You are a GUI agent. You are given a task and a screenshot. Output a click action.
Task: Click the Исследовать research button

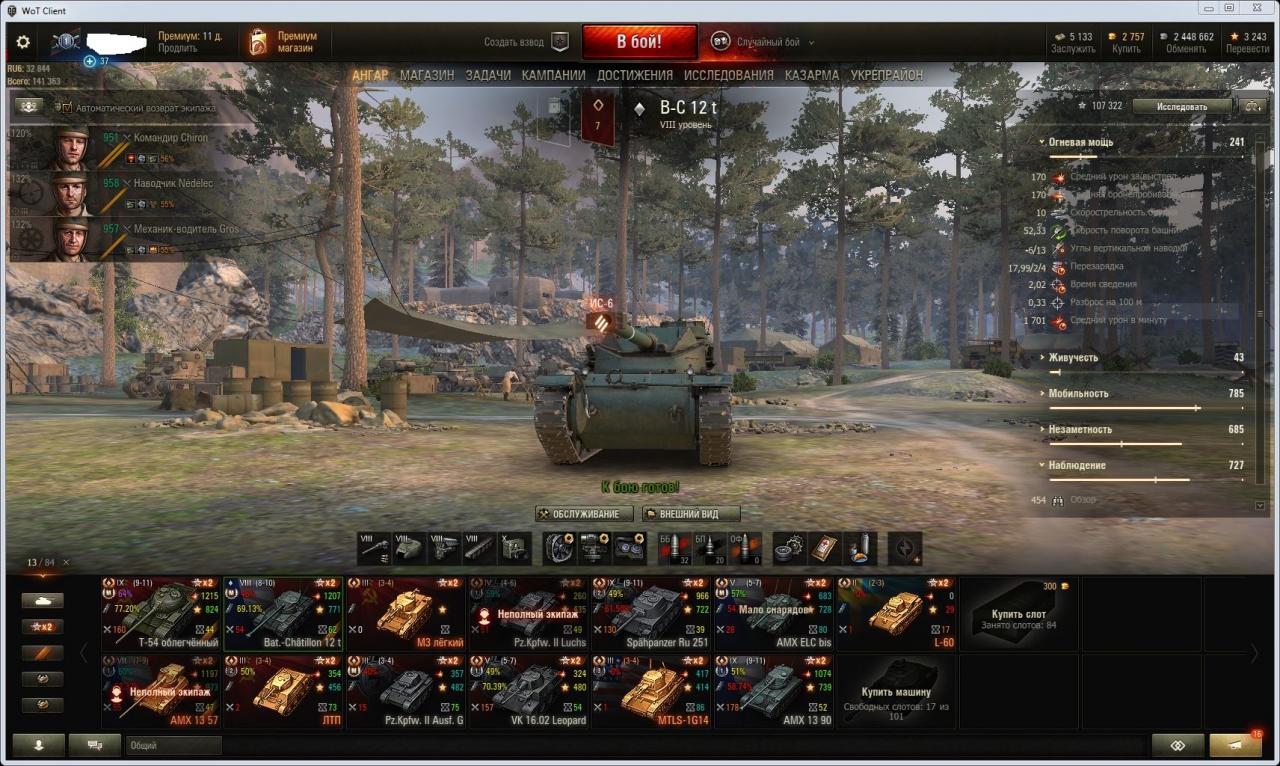1182,106
